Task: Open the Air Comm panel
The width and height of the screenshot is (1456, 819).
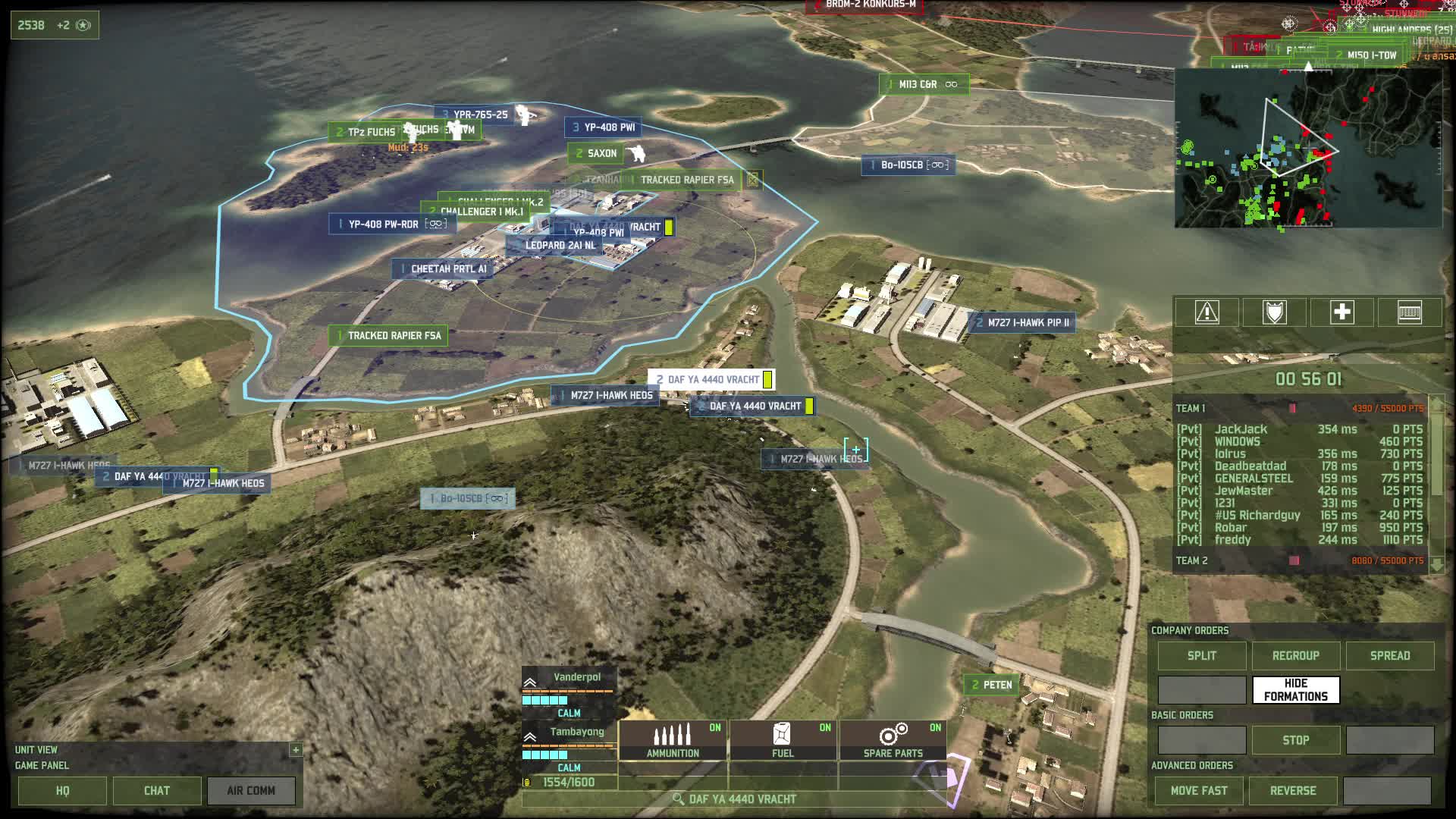Action: [x=251, y=790]
